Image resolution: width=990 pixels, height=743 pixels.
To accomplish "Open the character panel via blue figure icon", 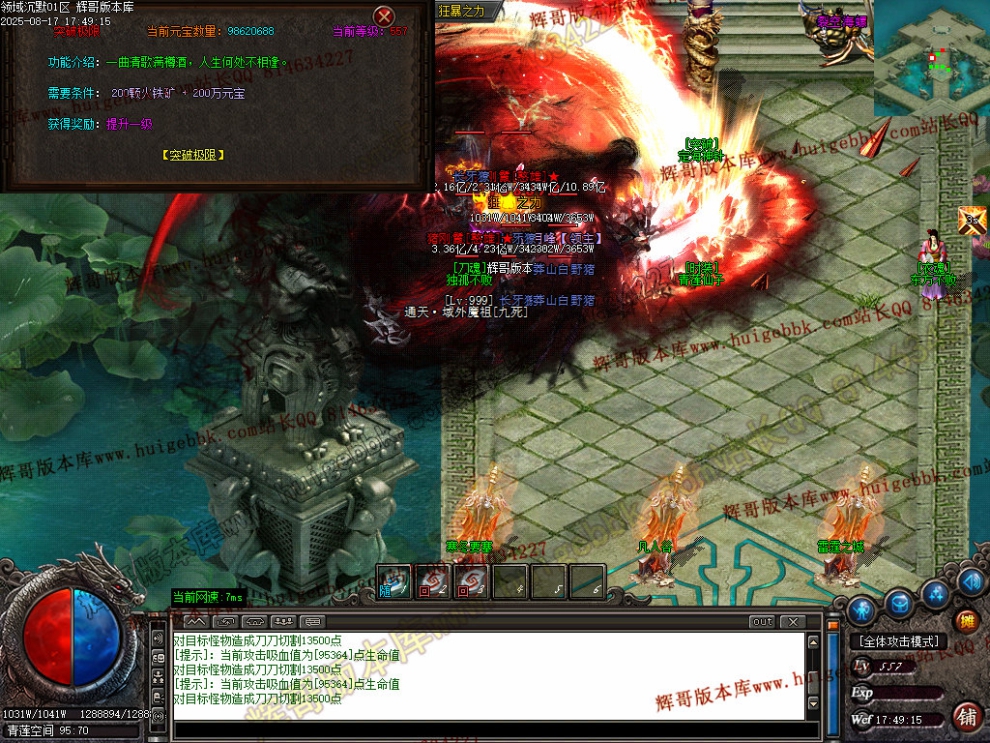I will (862, 609).
